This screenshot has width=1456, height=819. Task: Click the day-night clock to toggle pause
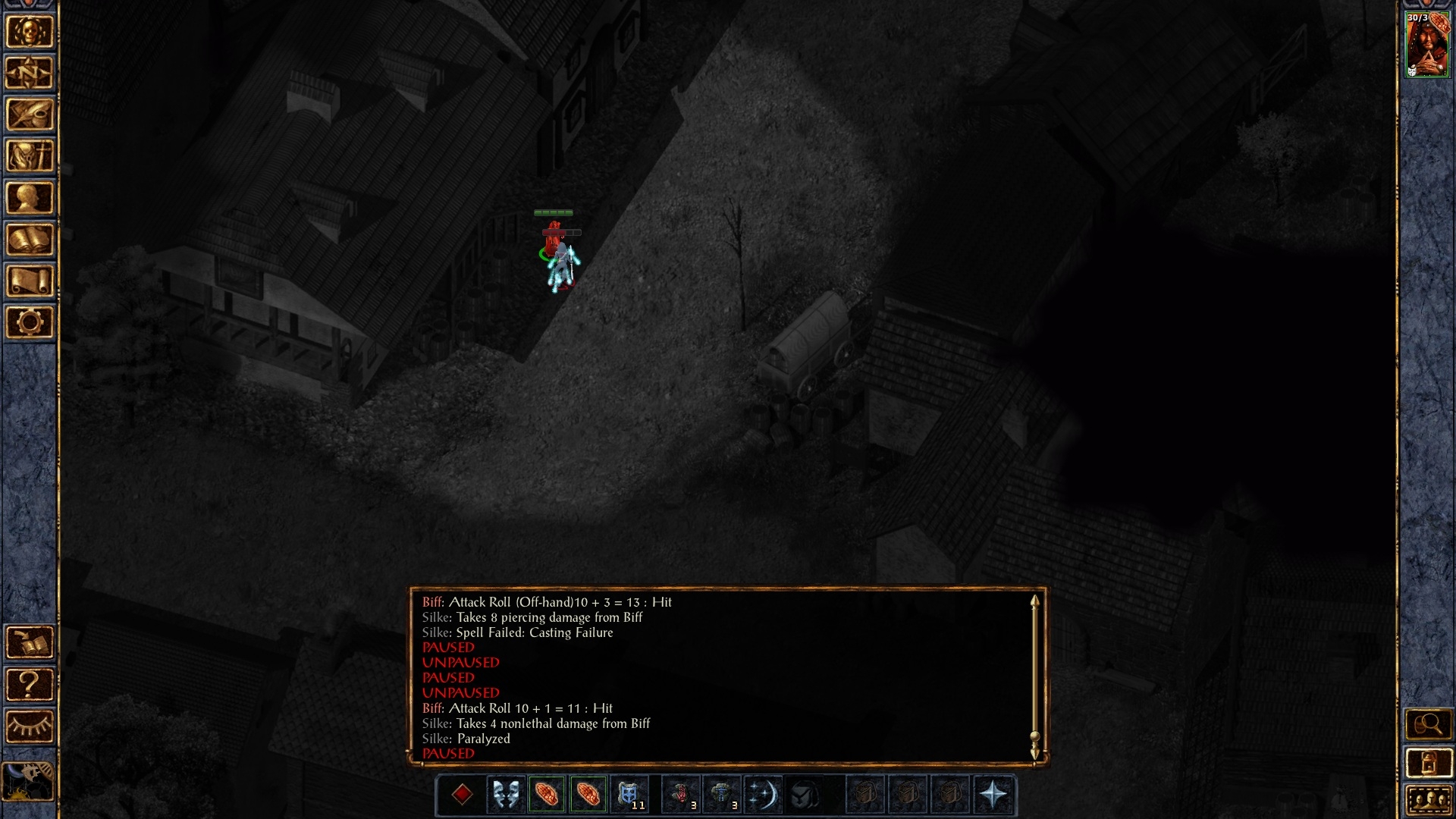pos(29,781)
